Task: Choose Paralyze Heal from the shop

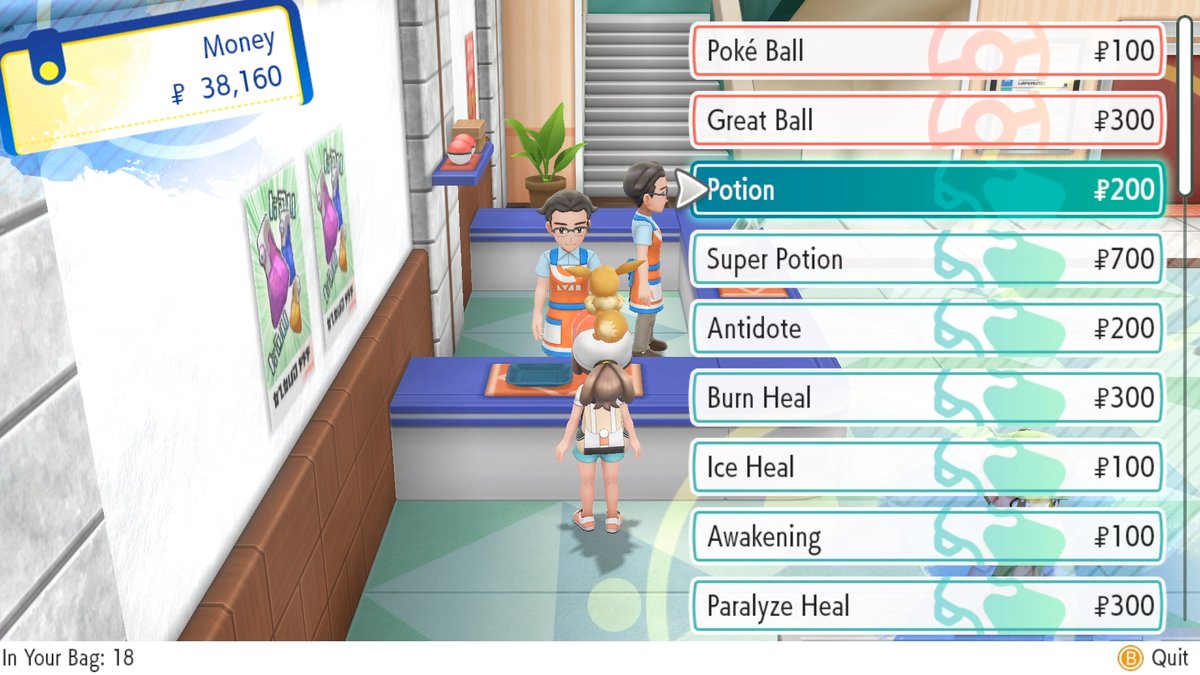Action: click(928, 606)
